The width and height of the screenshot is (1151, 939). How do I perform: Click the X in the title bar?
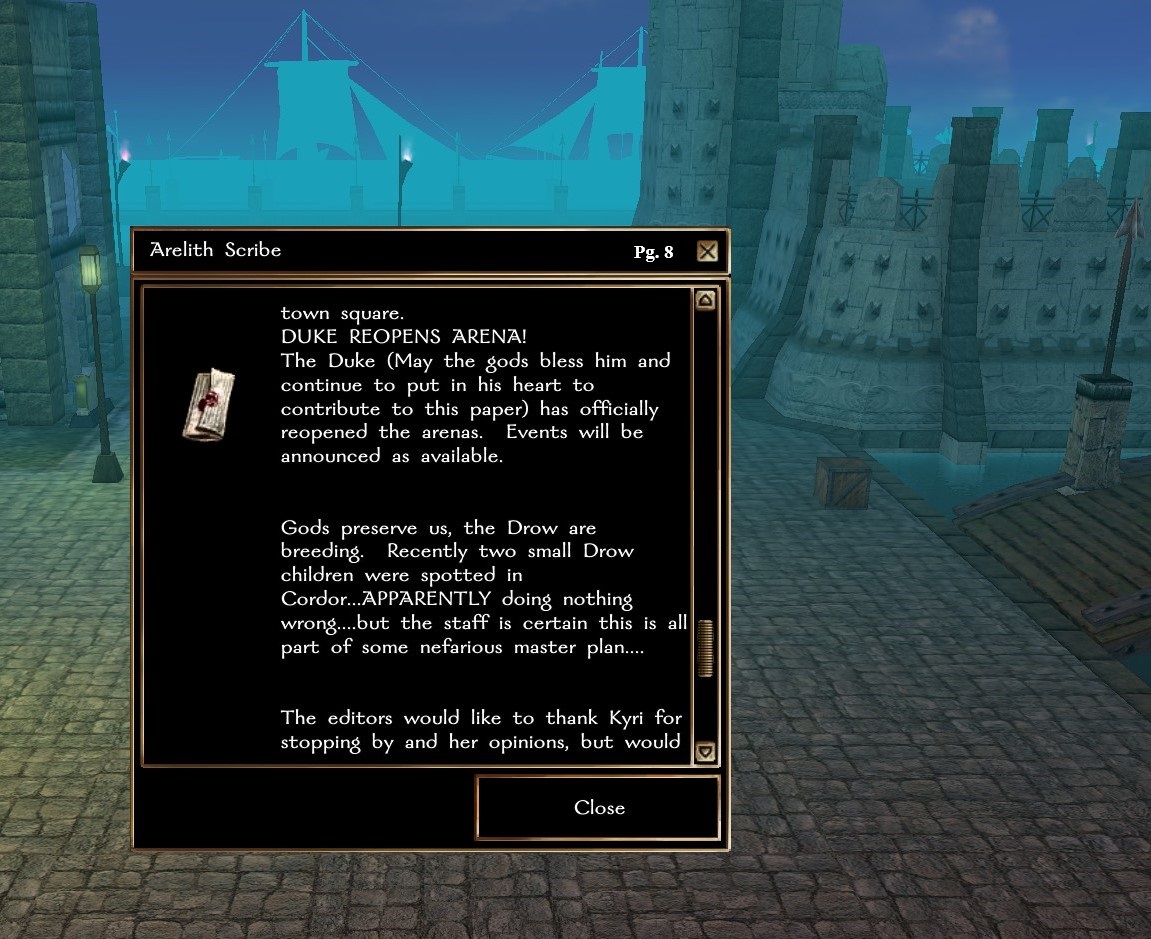[707, 251]
